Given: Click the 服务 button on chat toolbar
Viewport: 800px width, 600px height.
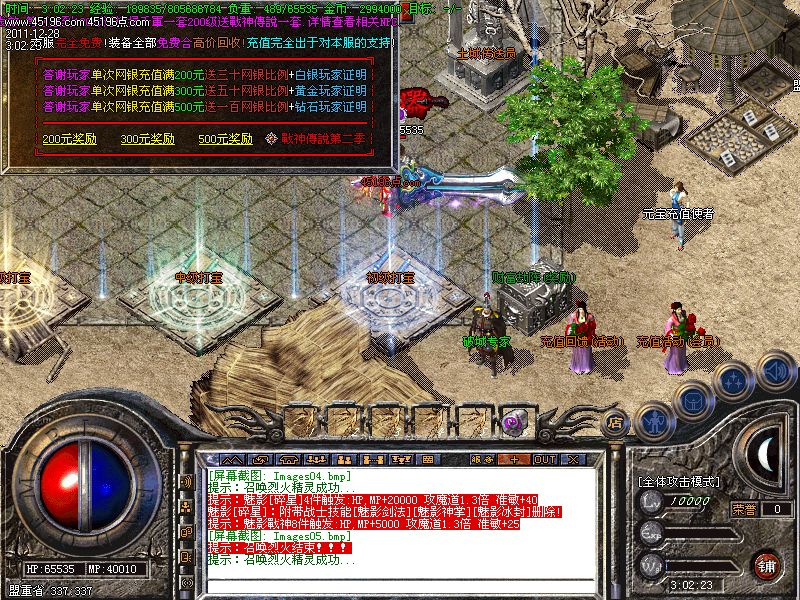Looking at the screenshot, I should pos(483,459).
